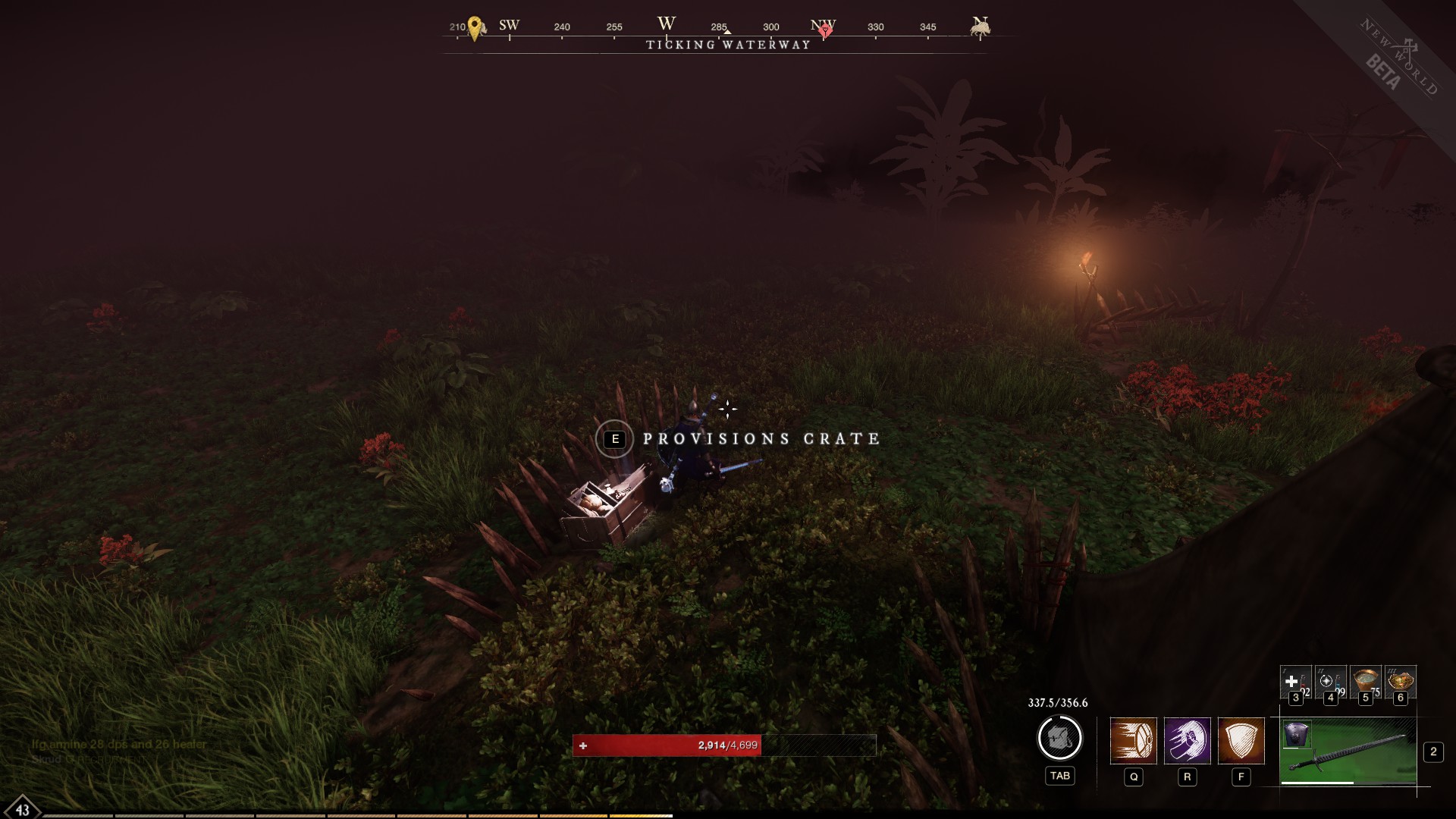Click the TAB key label under the bag wheel
The image size is (1456, 819).
1059,776
